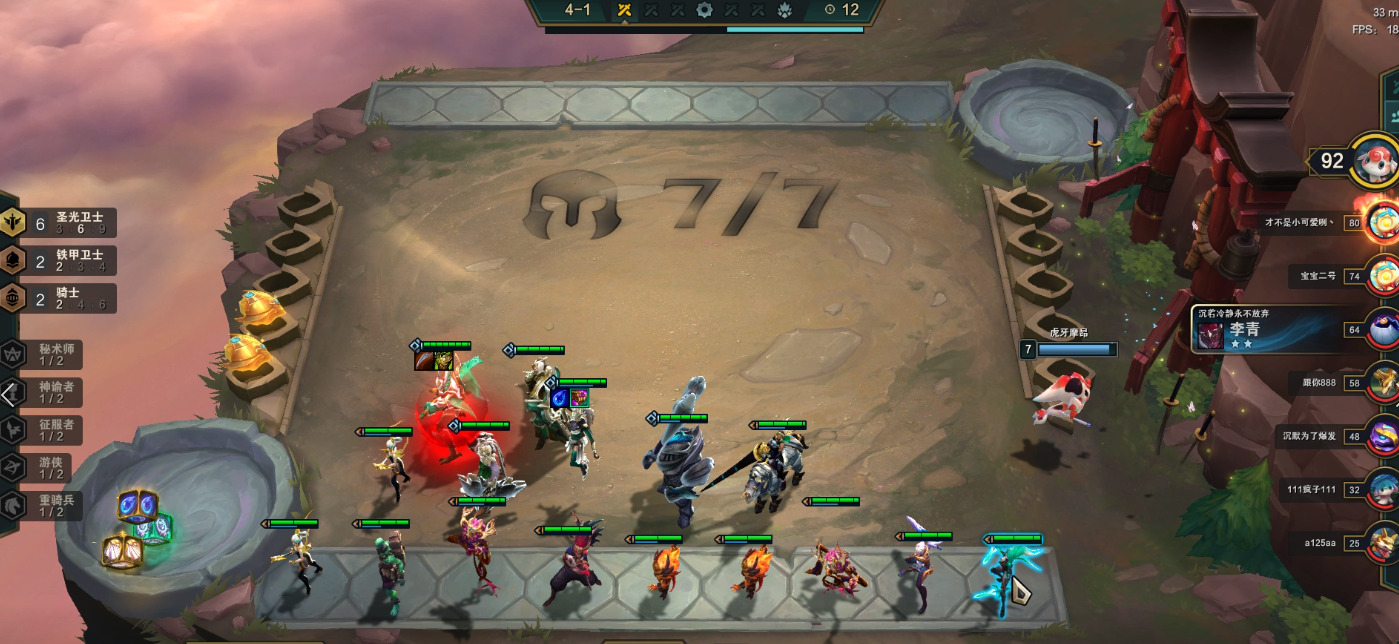Select the gear icon in the stage tracker
The width and height of the screenshot is (1399, 644).
click(704, 10)
